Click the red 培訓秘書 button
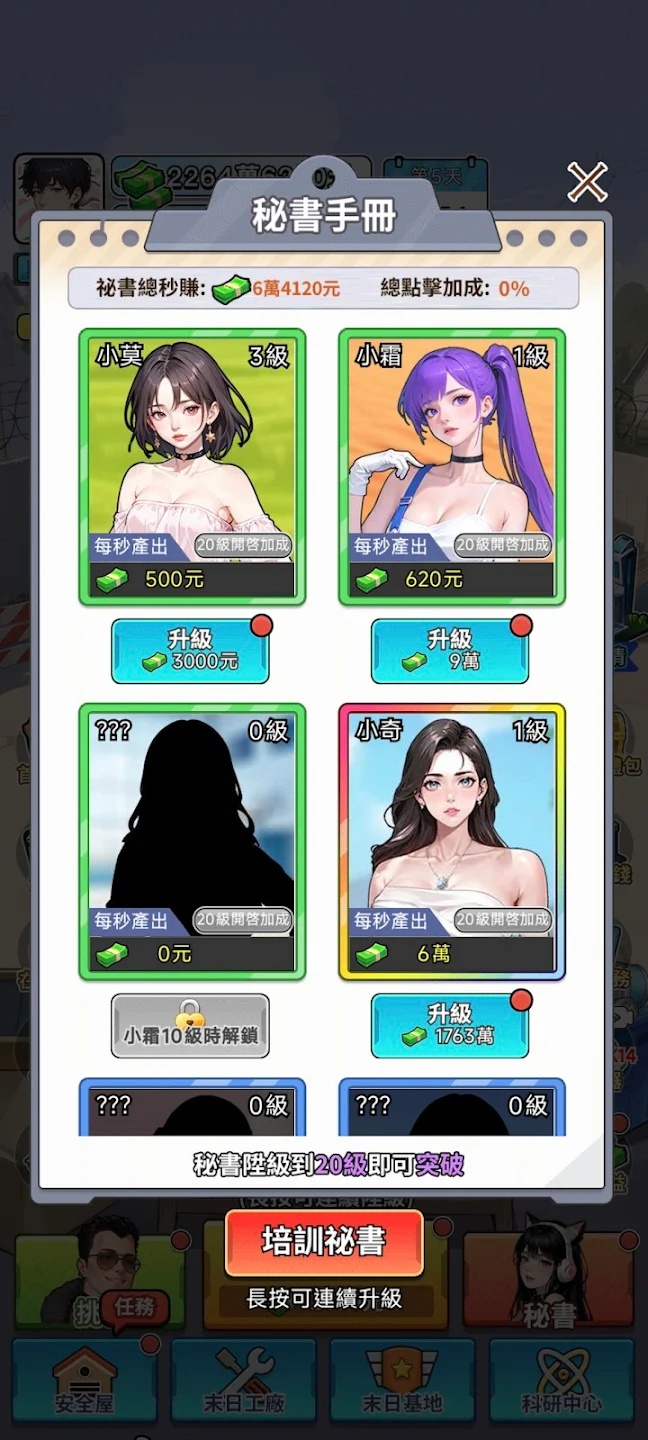This screenshot has height=1440, width=648. click(x=324, y=1242)
